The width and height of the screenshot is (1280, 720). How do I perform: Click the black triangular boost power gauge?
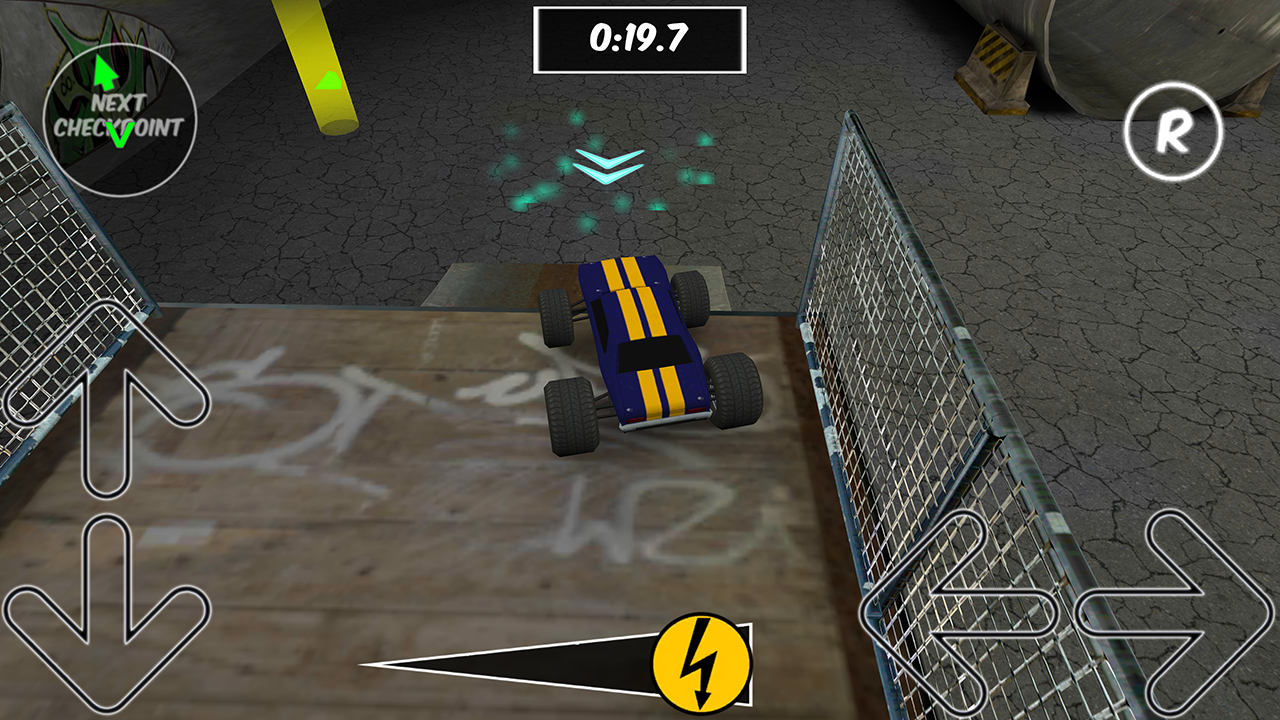pyautogui.click(x=530, y=663)
